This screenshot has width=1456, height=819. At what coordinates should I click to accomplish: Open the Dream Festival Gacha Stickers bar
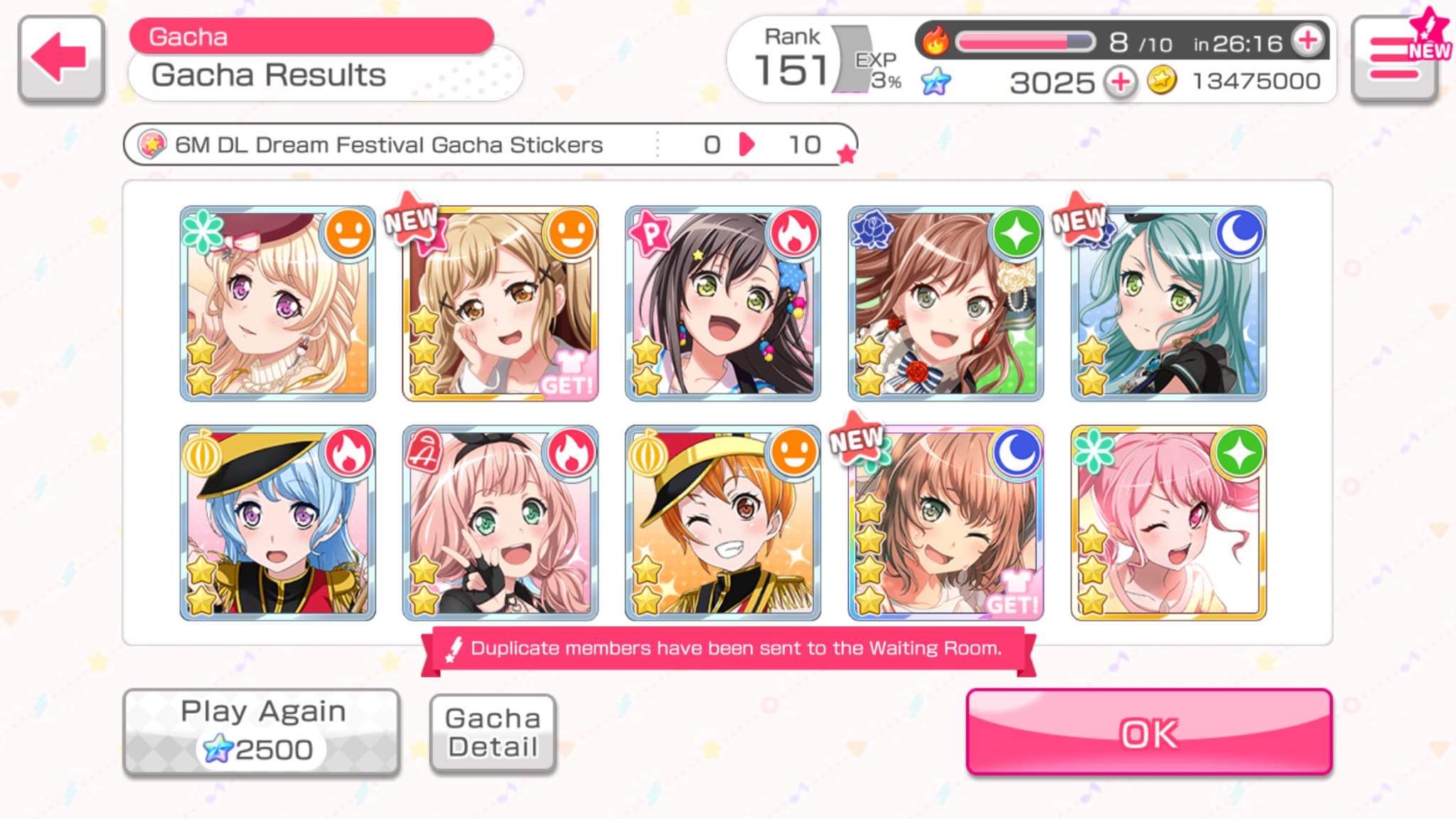[489, 145]
